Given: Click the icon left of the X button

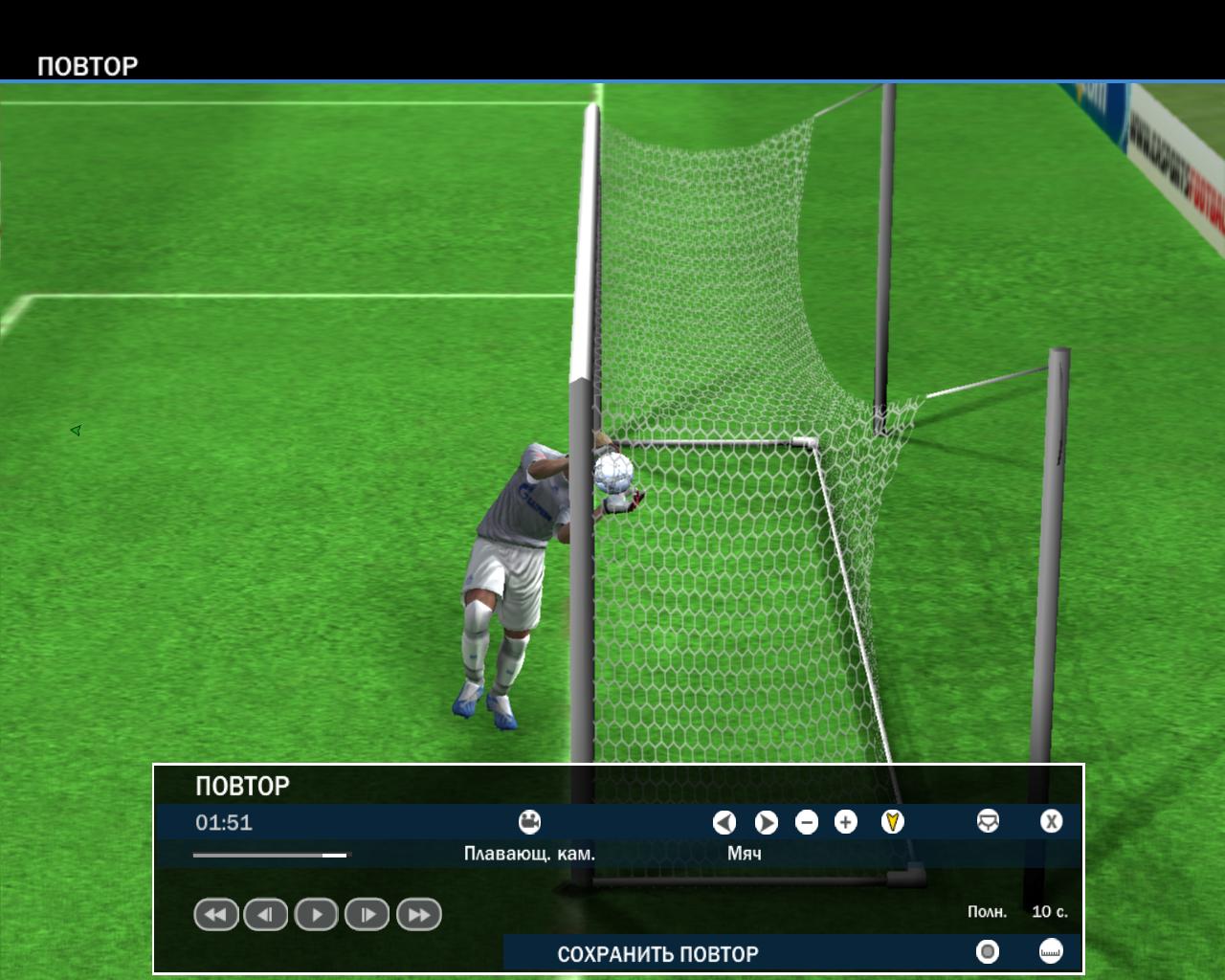Looking at the screenshot, I should pyautogui.click(x=988, y=822).
